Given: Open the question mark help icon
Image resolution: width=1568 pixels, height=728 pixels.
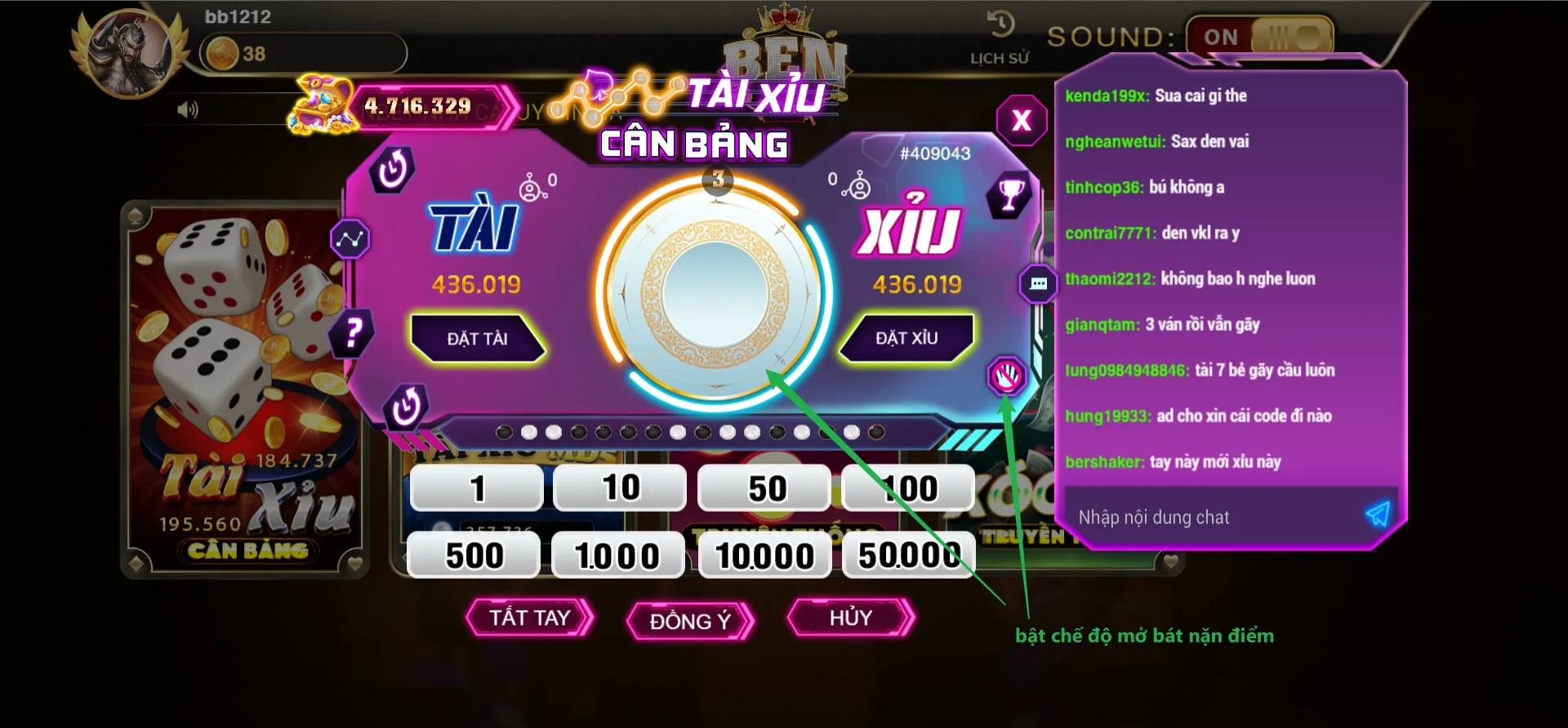Looking at the screenshot, I should pos(353,333).
